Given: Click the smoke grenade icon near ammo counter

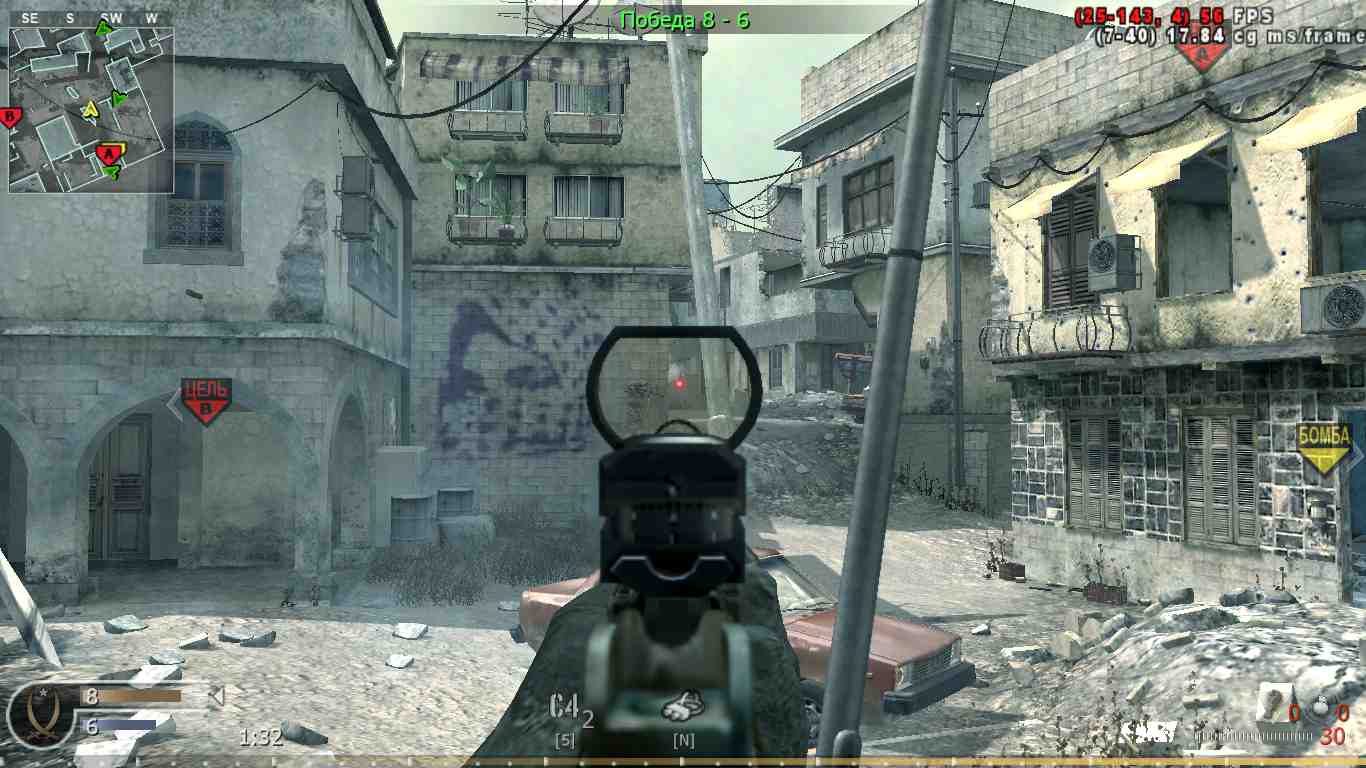Looking at the screenshot, I should pos(1272,700).
